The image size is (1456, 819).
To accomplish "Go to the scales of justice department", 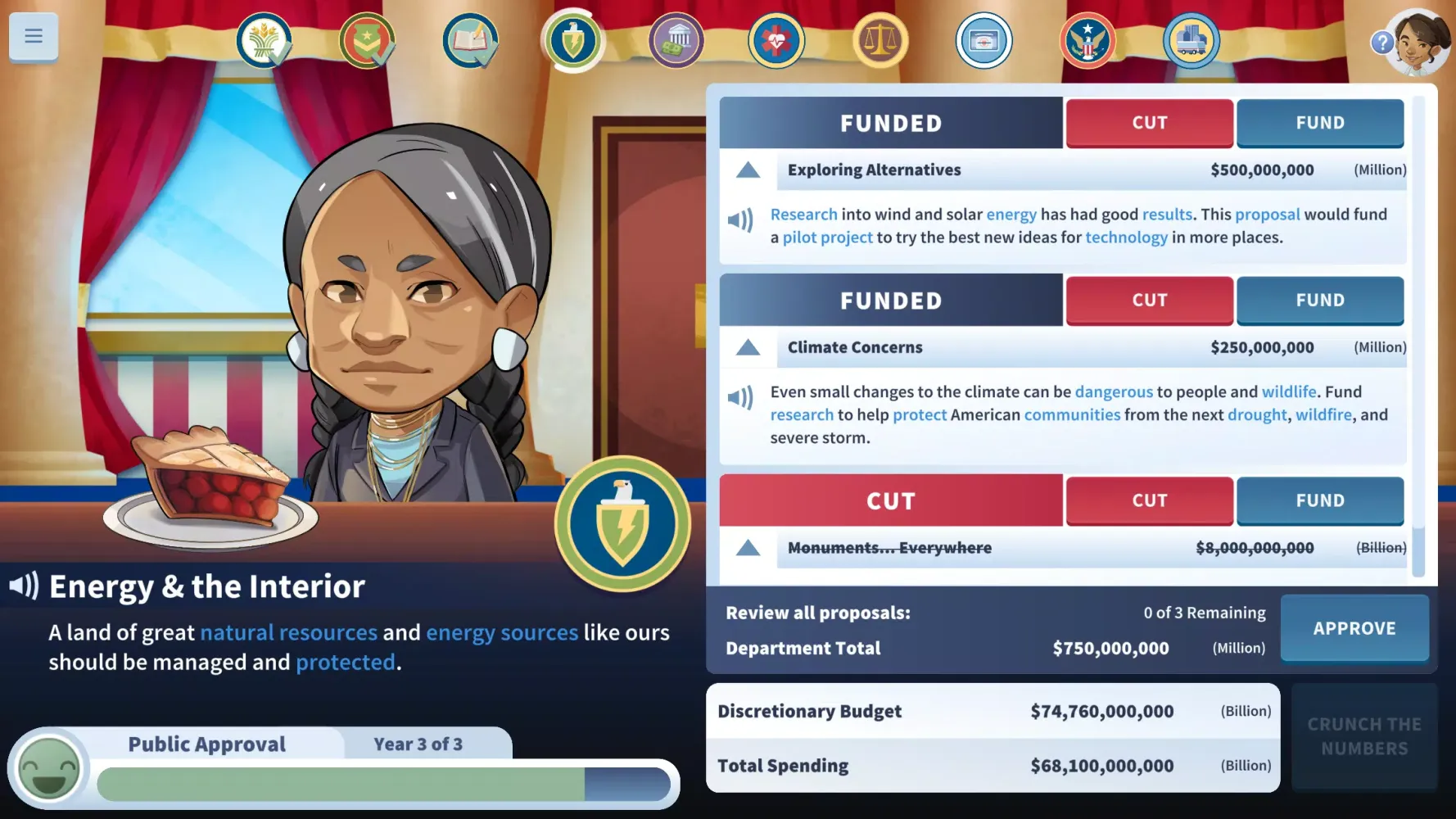I will click(880, 41).
